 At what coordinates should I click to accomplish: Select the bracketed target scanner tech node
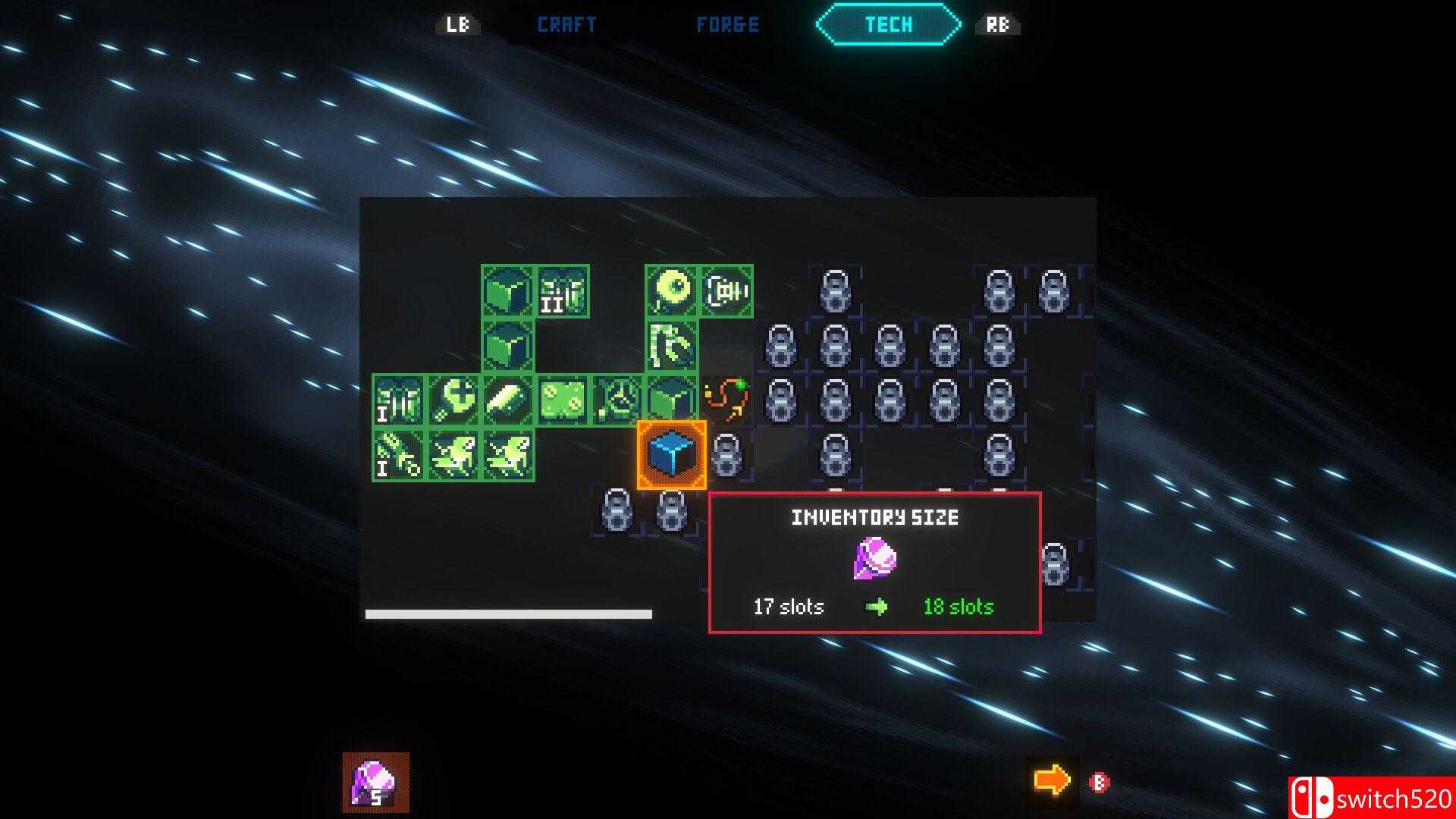(x=726, y=290)
